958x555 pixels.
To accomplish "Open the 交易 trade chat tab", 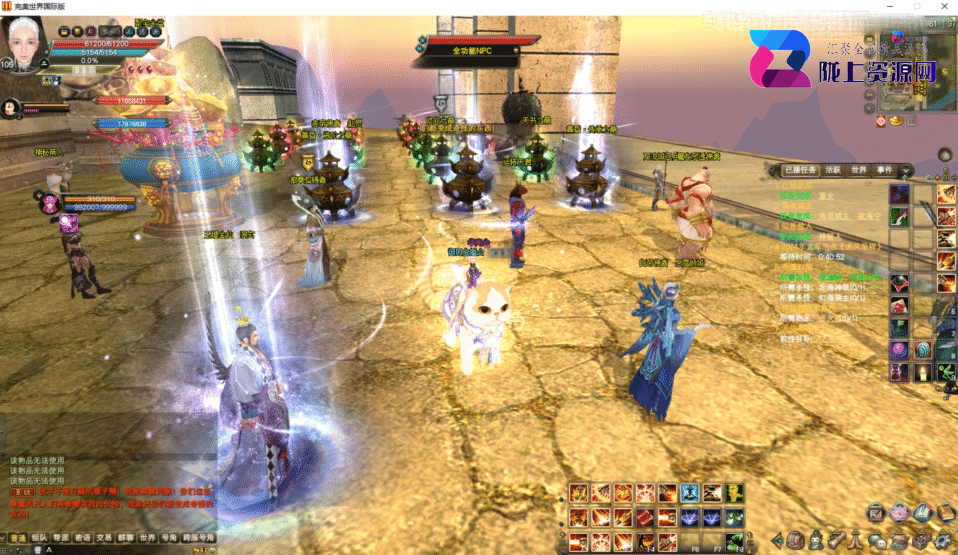I will pyautogui.click(x=105, y=537).
